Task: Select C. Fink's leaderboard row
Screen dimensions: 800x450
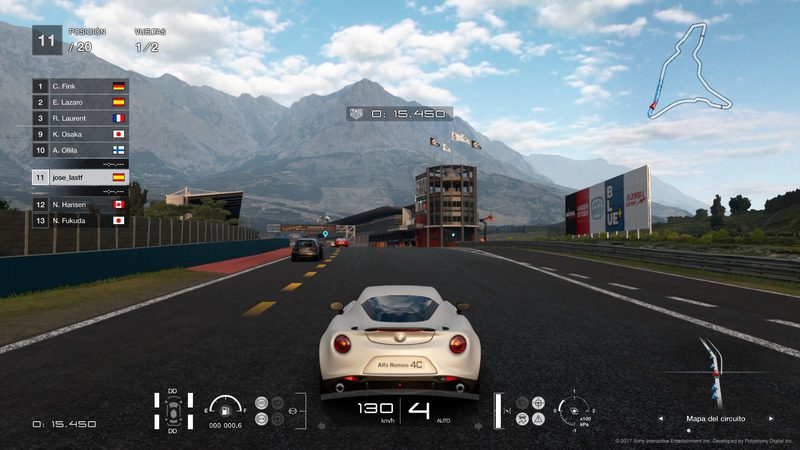Action: [80, 87]
